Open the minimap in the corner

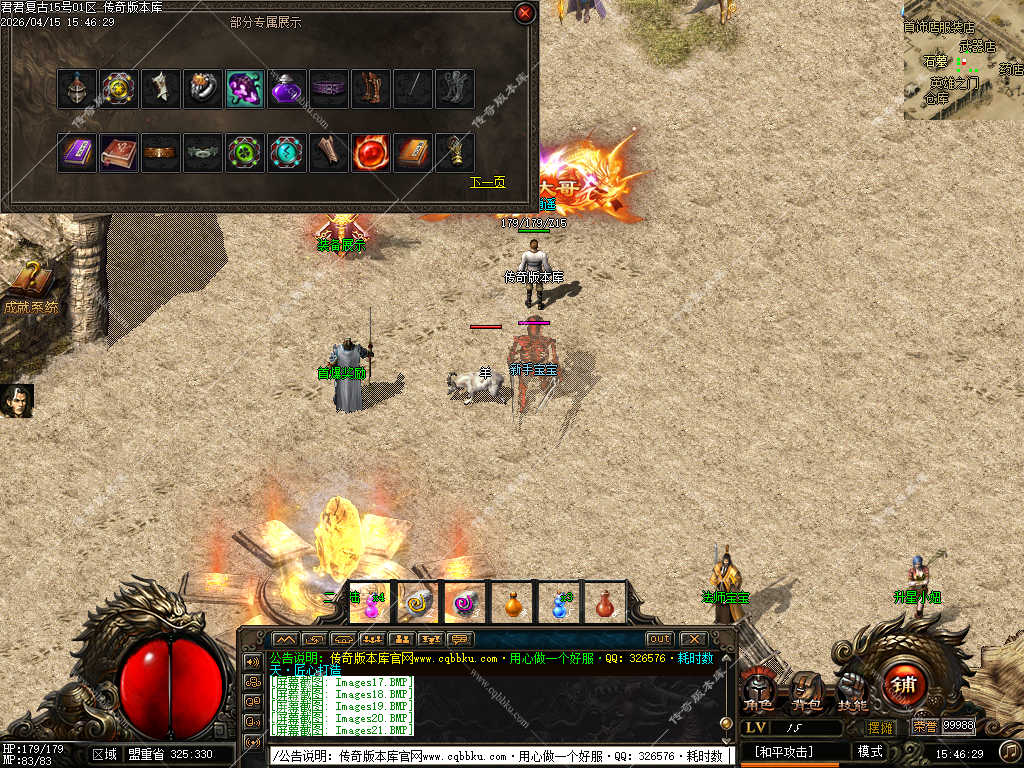point(963,60)
